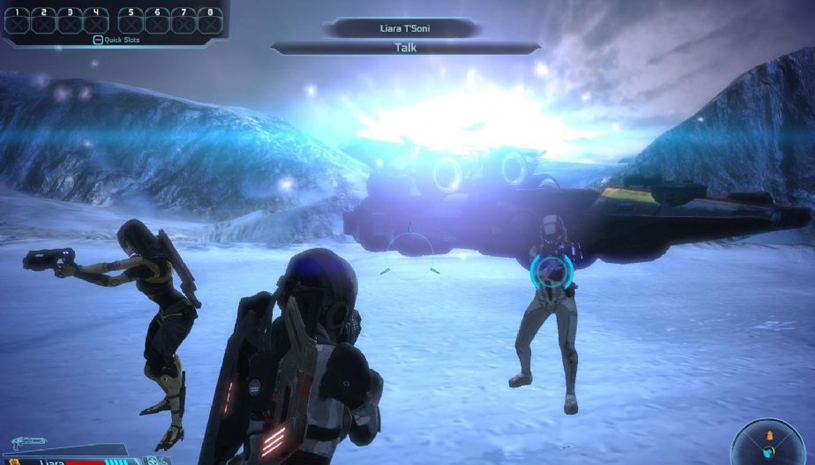Click the Talk prompt for Liara T'Soni
The width and height of the screenshot is (815, 465).
405,47
